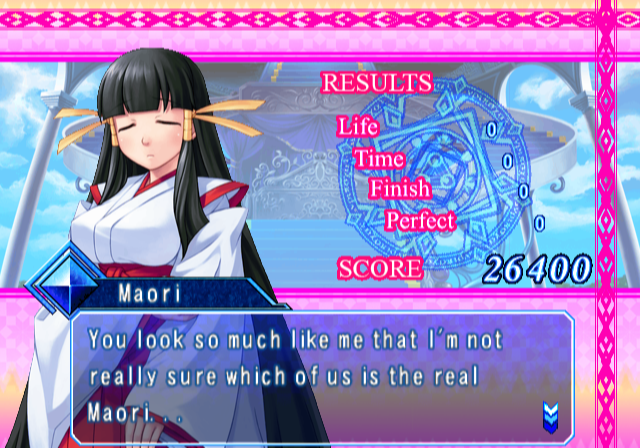Advance dialogue with the blue arrow indicator
This screenshot has width=640, height=448.
[x=549, y=412]
